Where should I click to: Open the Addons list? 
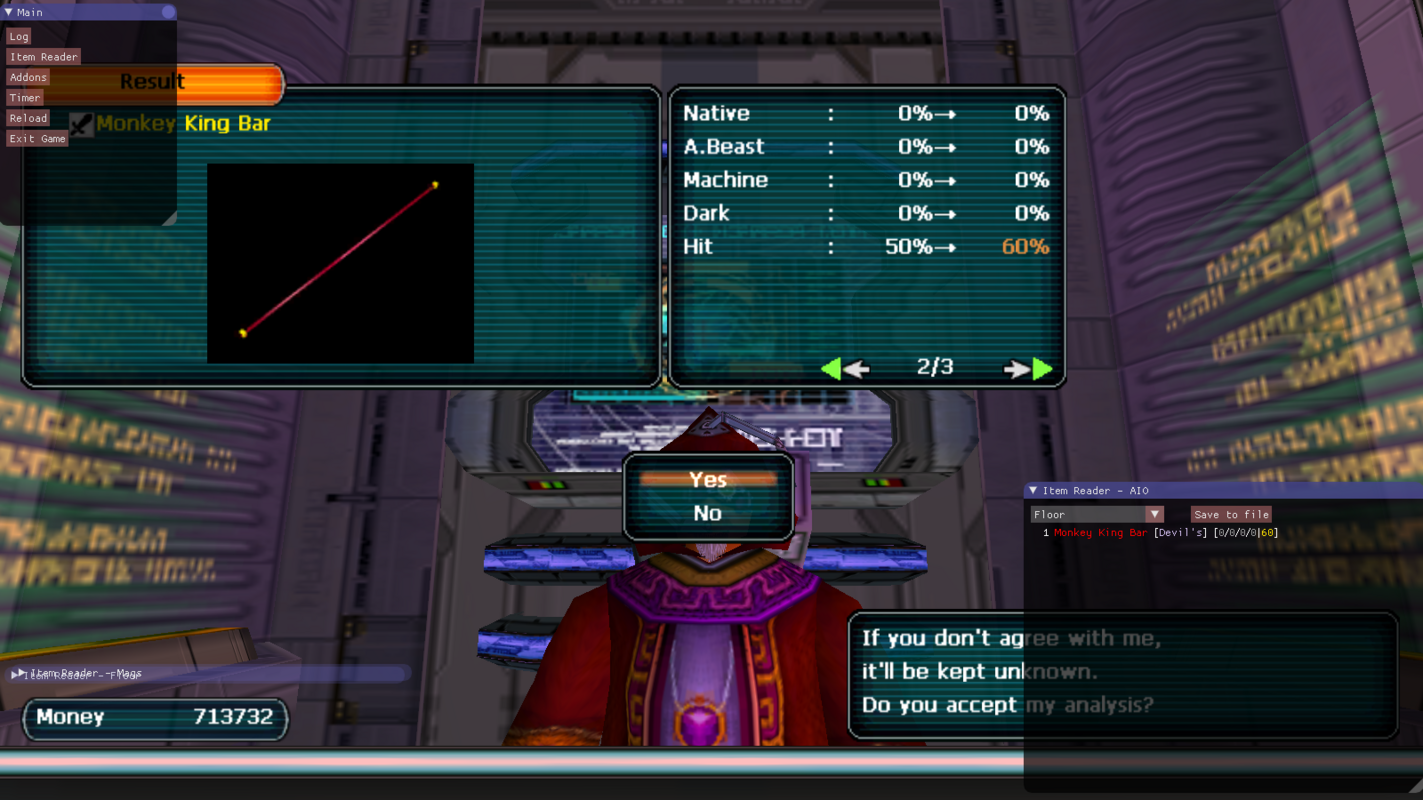point(28,77)
